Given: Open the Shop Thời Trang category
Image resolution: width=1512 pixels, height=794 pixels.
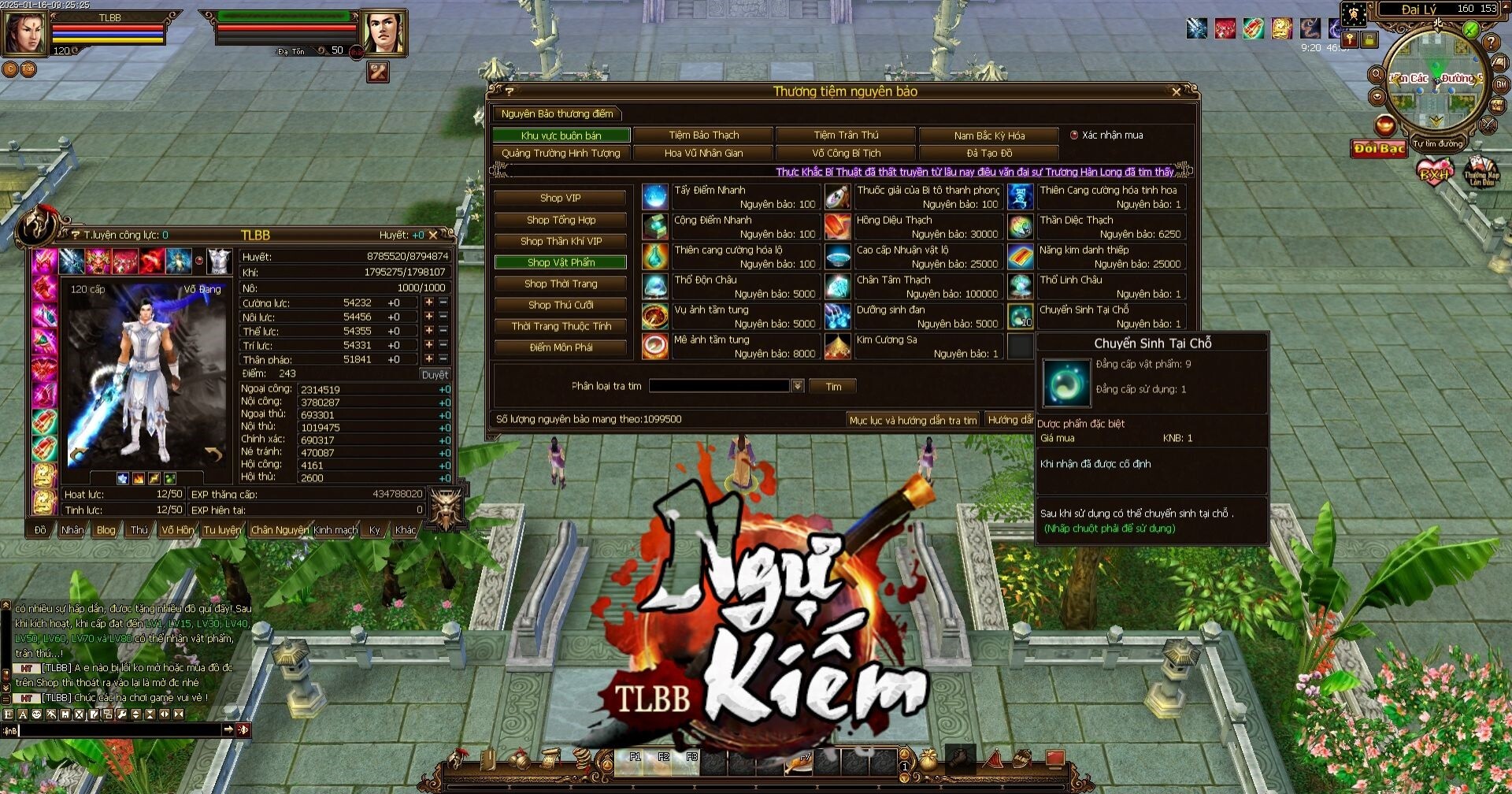Looking at the screenshot, I should (x=560, y=284).
